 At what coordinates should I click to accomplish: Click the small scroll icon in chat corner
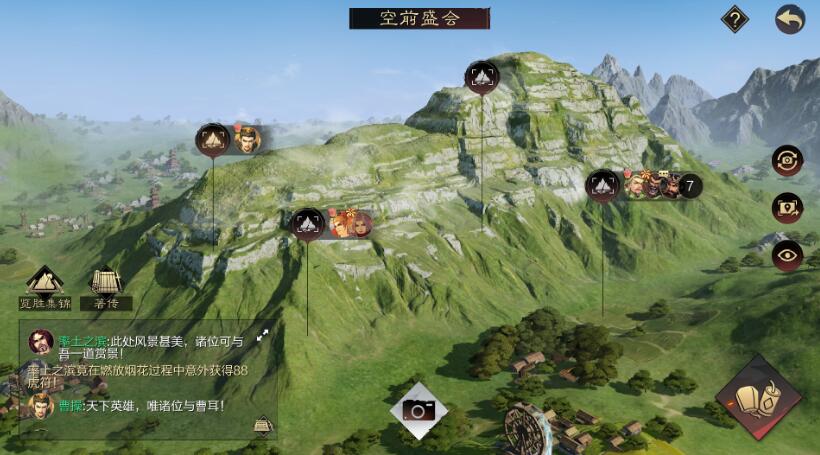coord(262,425)
